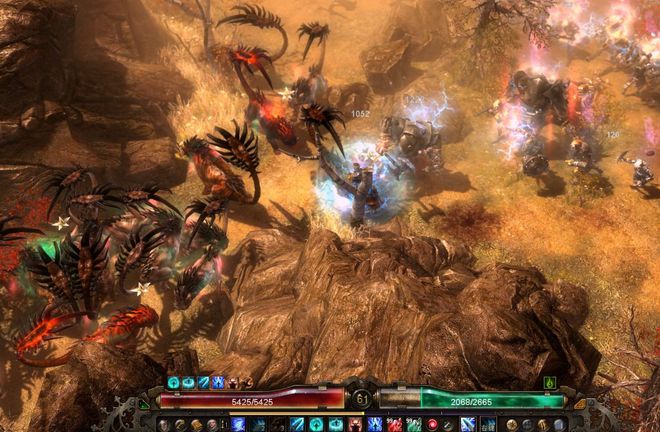660x432 pixels.
Task: Use the red health potion on the hotbar
Action: pos(394,424)
